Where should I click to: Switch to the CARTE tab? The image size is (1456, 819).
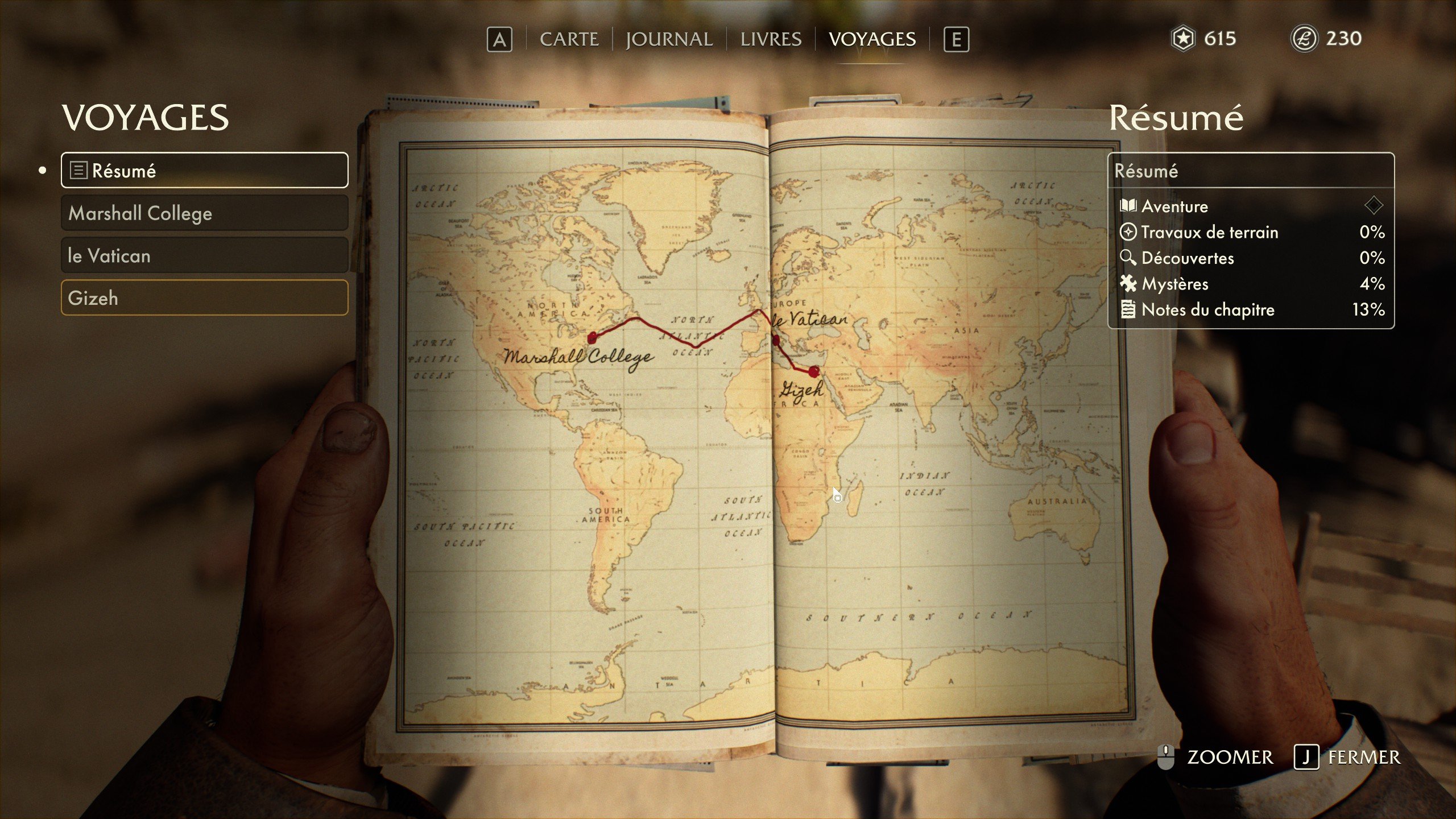tap(569, 39)
